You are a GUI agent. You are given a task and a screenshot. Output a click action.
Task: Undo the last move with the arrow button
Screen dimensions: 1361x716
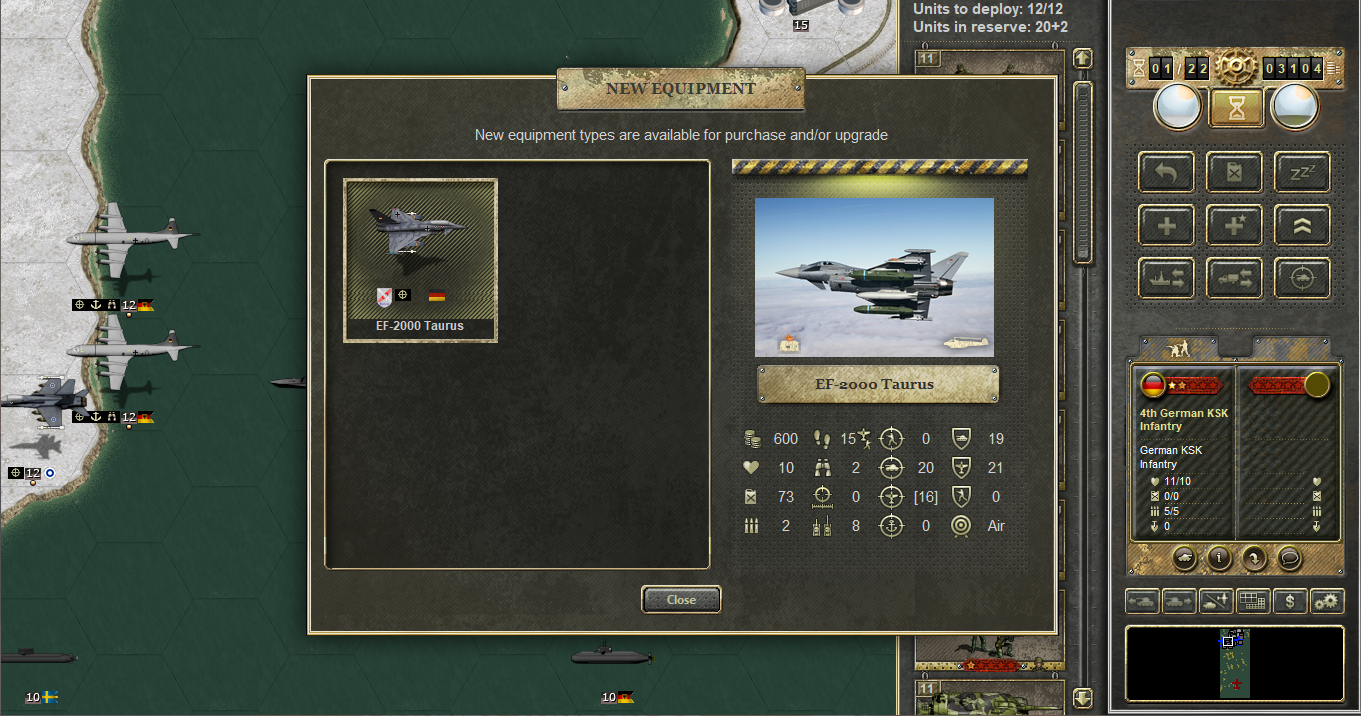tap(1166, 172)
